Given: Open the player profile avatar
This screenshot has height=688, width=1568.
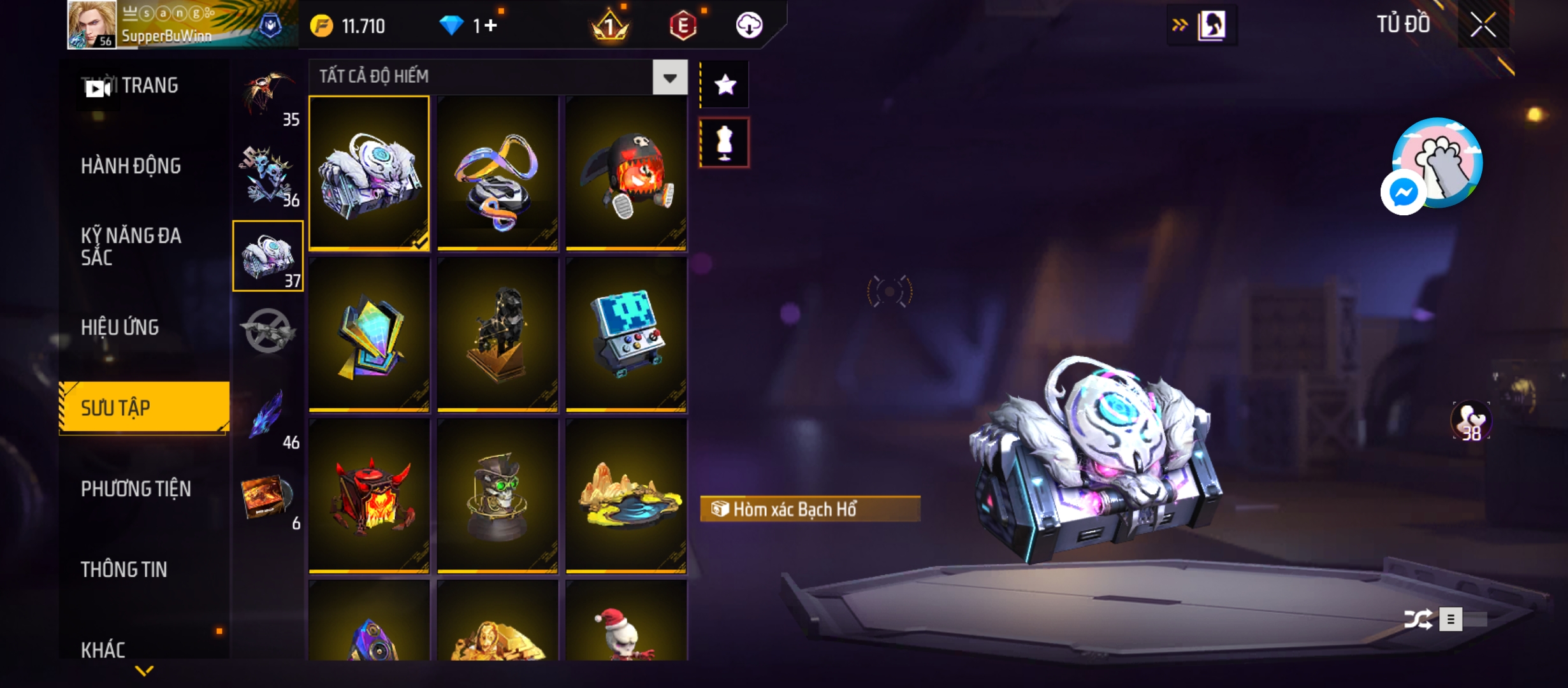Looking at the screenshot, I should 92,24.
